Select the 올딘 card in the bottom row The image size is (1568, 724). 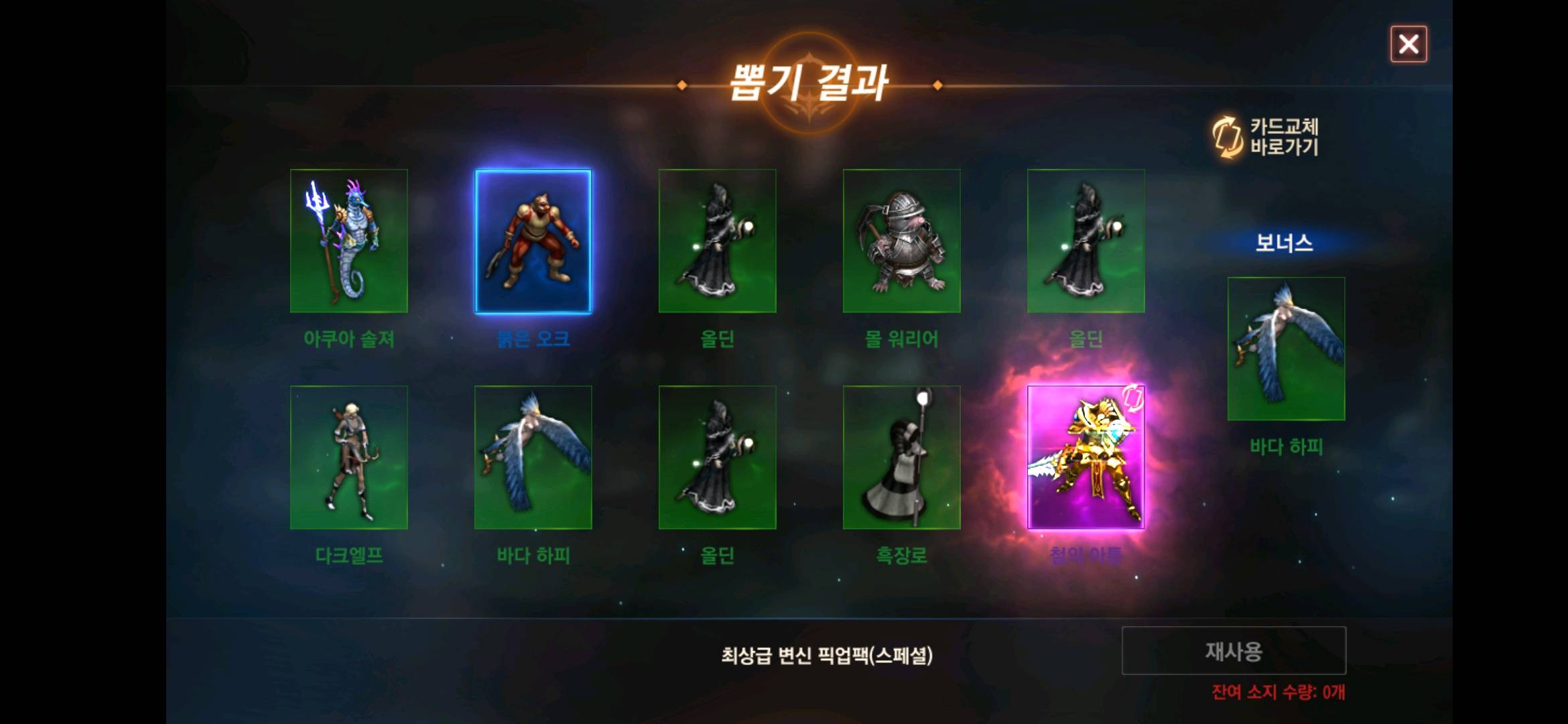point(717,456)
